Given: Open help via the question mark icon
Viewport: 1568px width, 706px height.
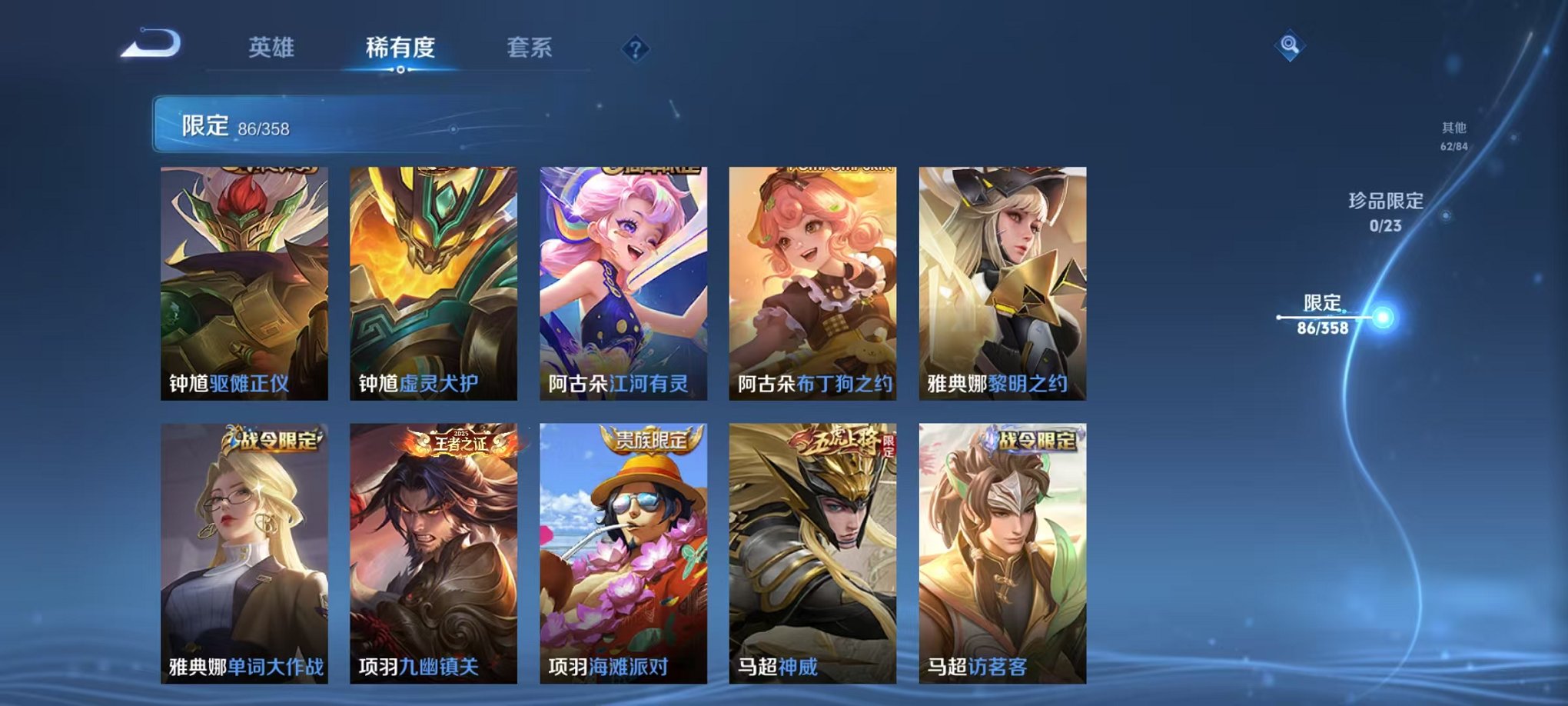Looking at the screenshot, I should (634, 48).
